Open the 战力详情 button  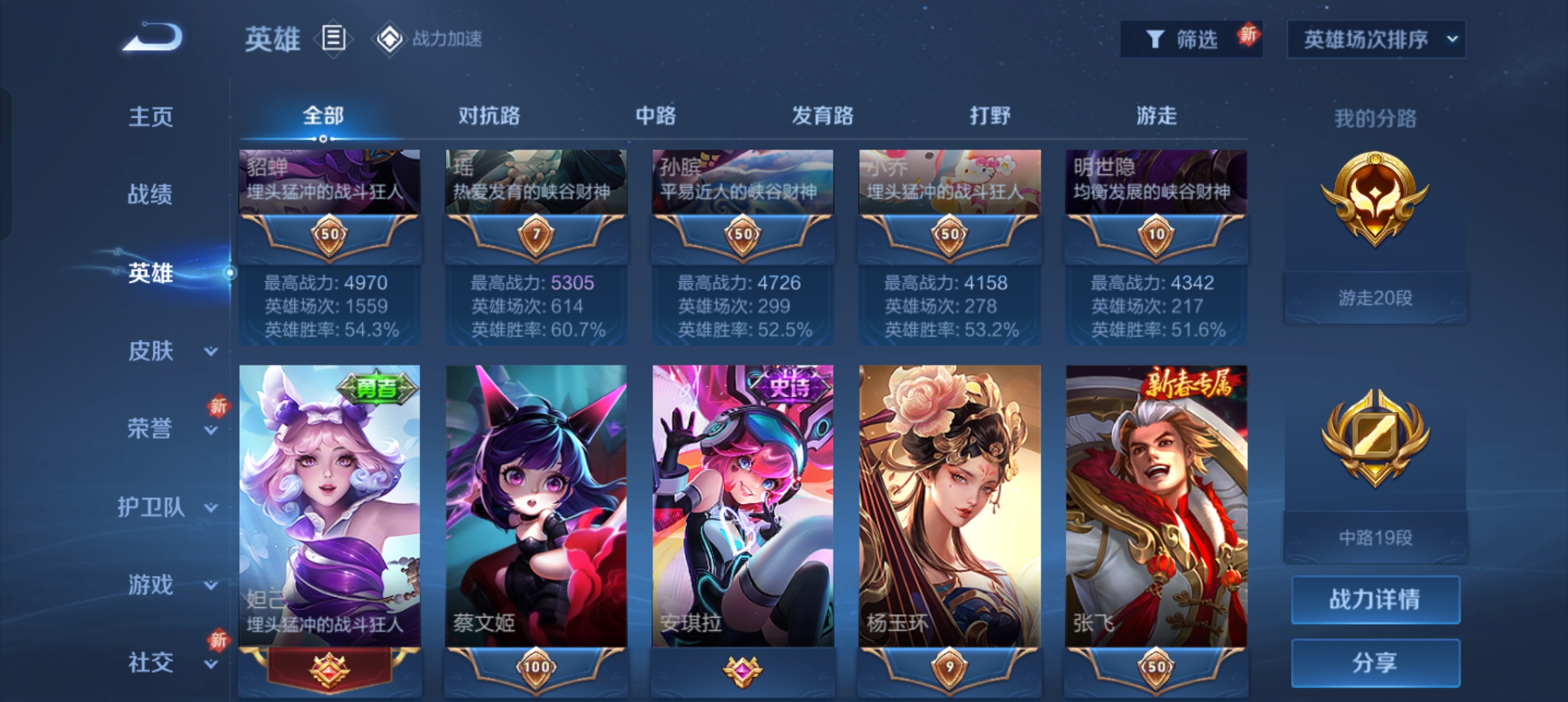click(x=1375, y=599)
